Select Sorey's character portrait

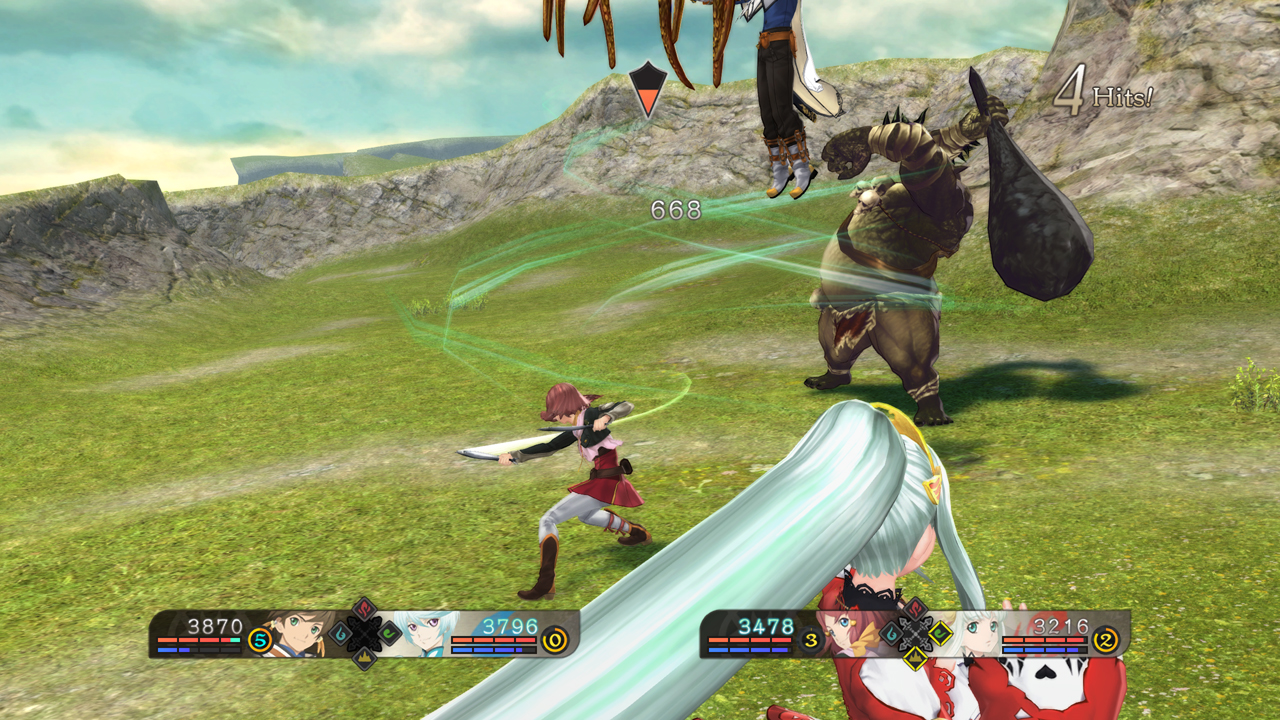(298, 633)
